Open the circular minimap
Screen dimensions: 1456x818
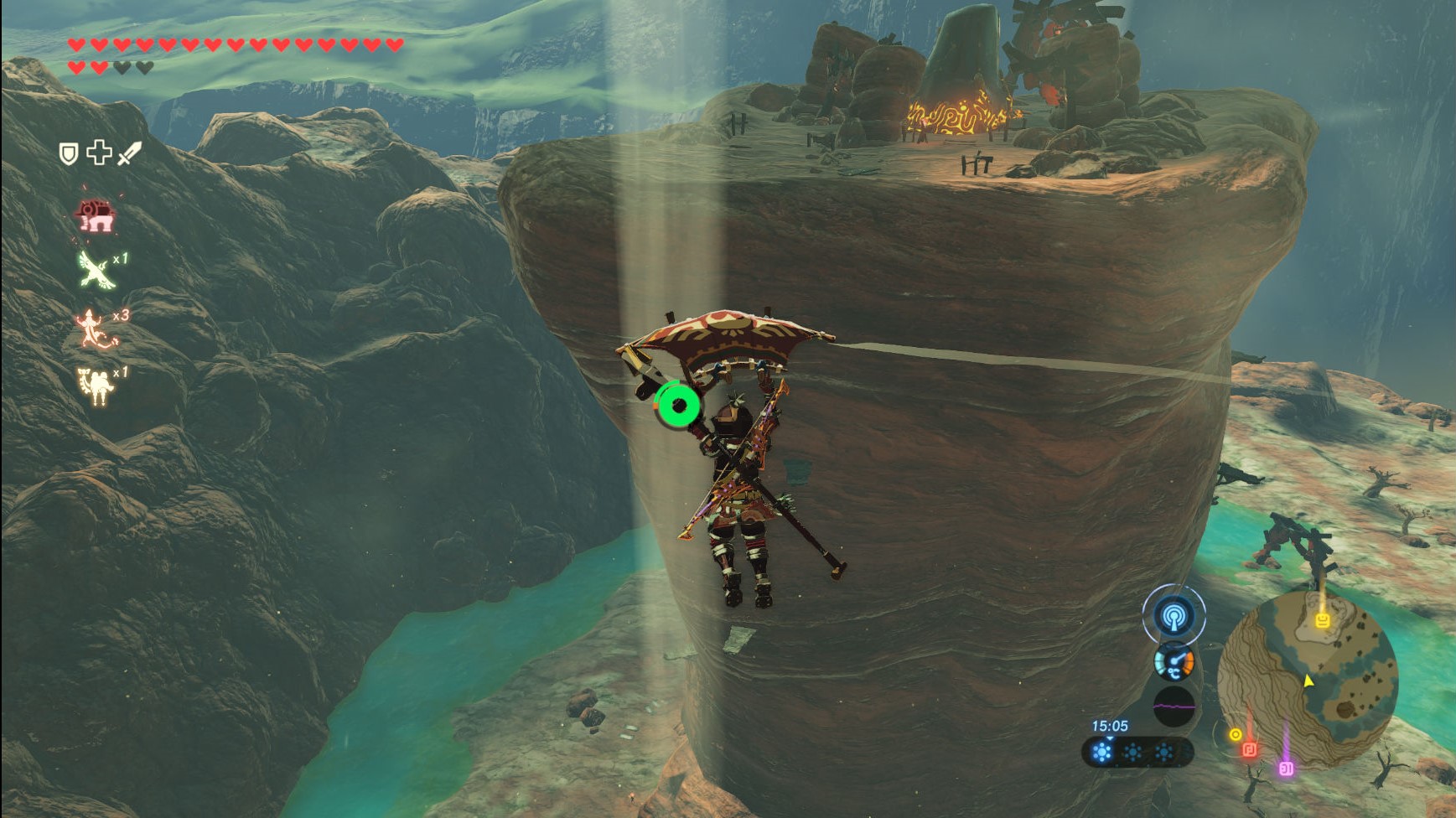(x=1307, y=680)
